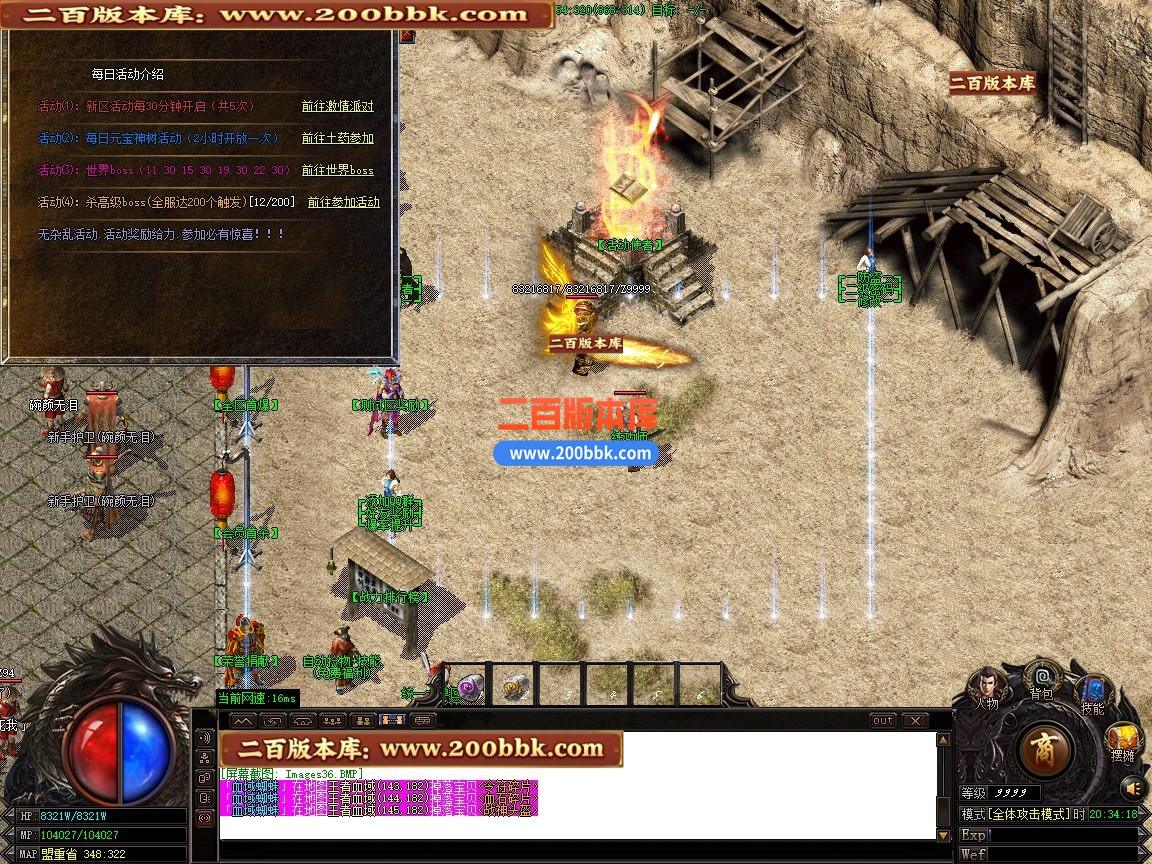Follow the 前往激情派对 activity link
1152x864 pixels.
[x=337, y=106]
